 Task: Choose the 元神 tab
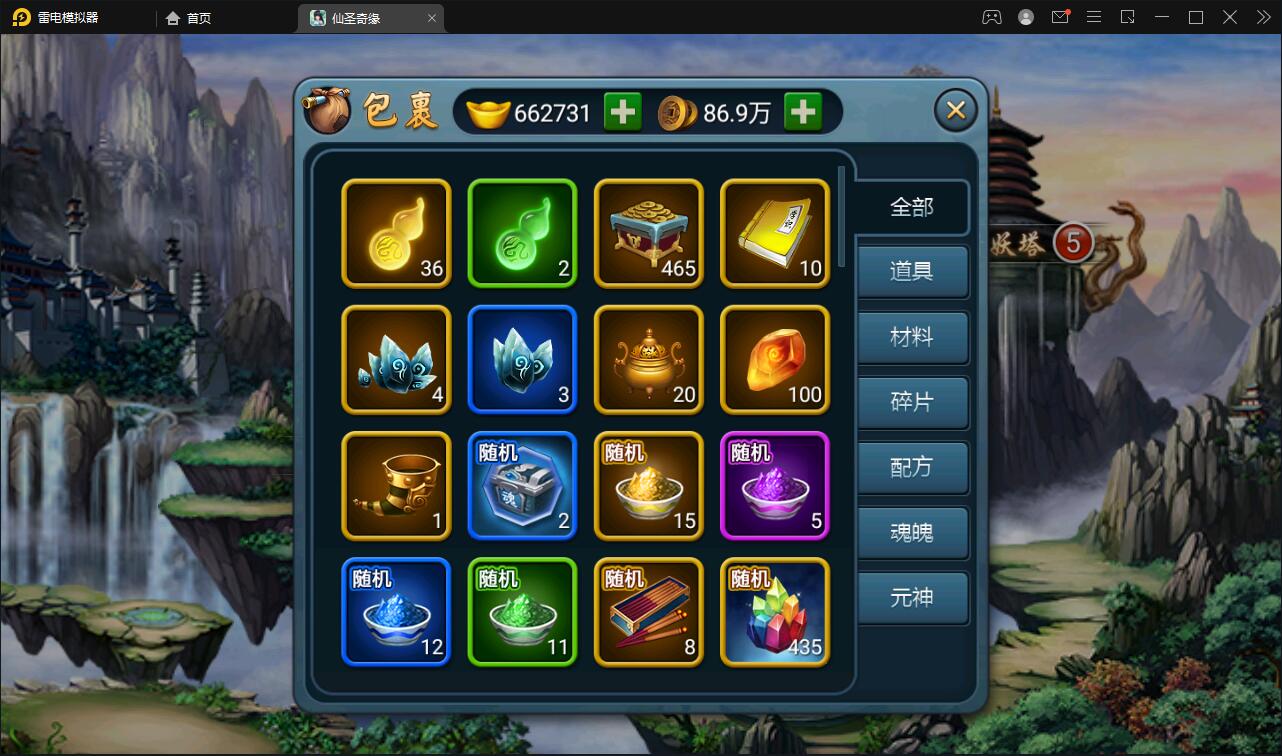911,597
